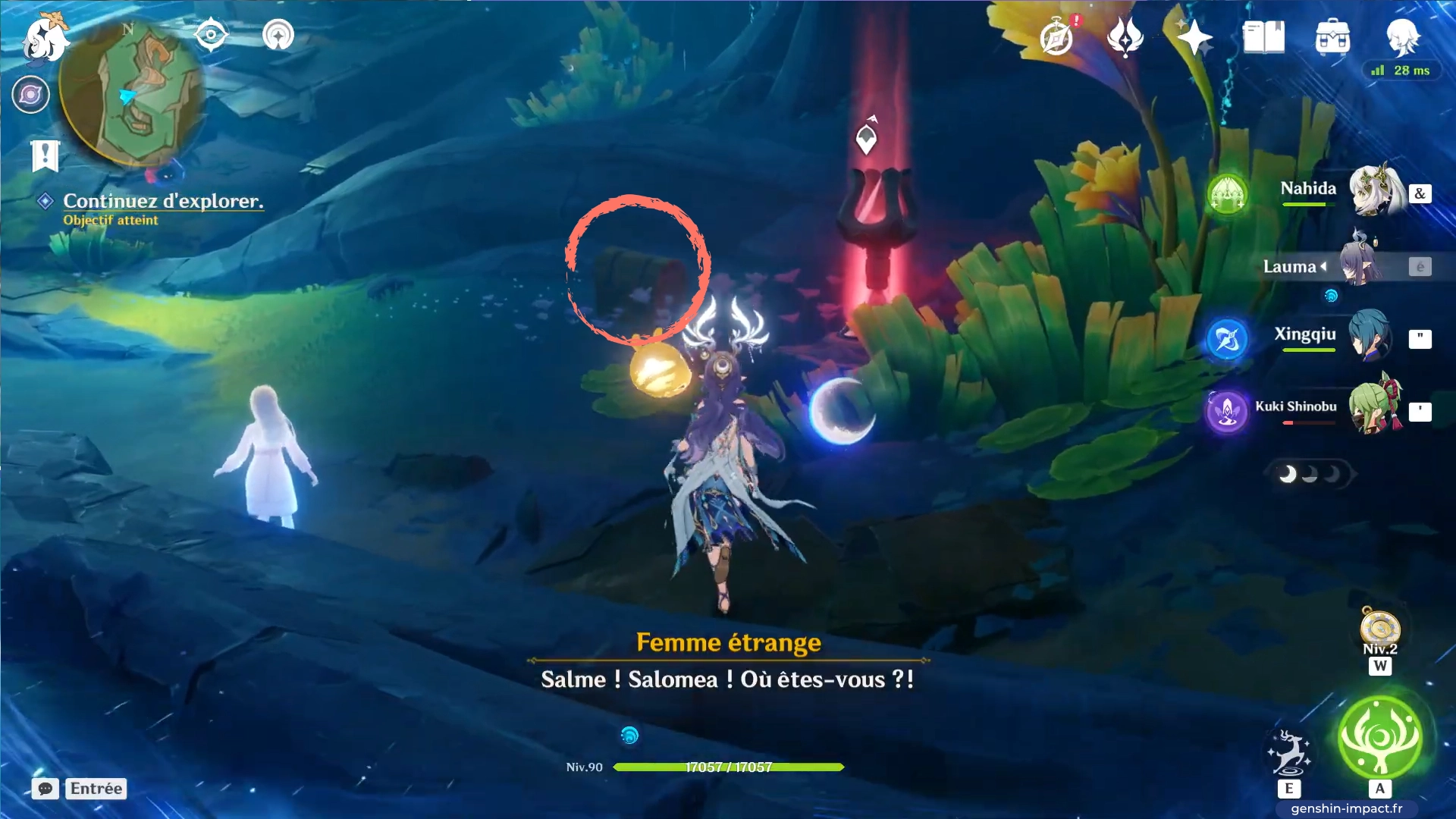The width and height of the screenshot is (1456, 819).
Task: Open the adventurer handbook book icon
Action: click(x=1263, y=37)
